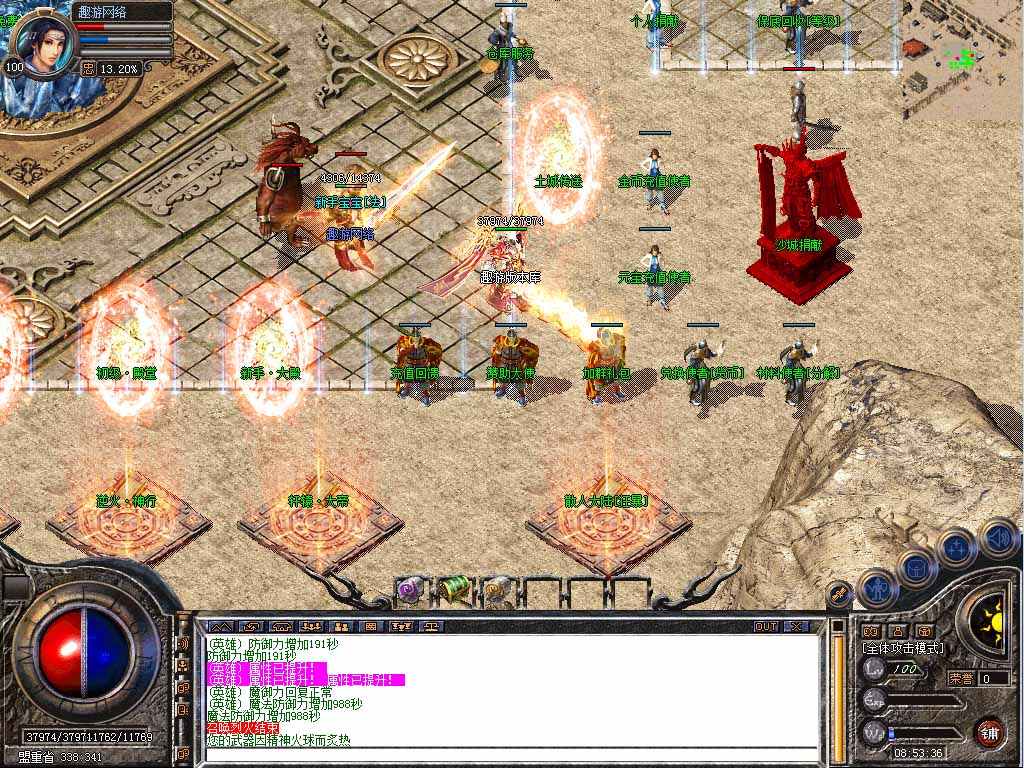1024x768 pixels.
Task: Use the purple orb item in the belt
Action: tap(408, 589)
